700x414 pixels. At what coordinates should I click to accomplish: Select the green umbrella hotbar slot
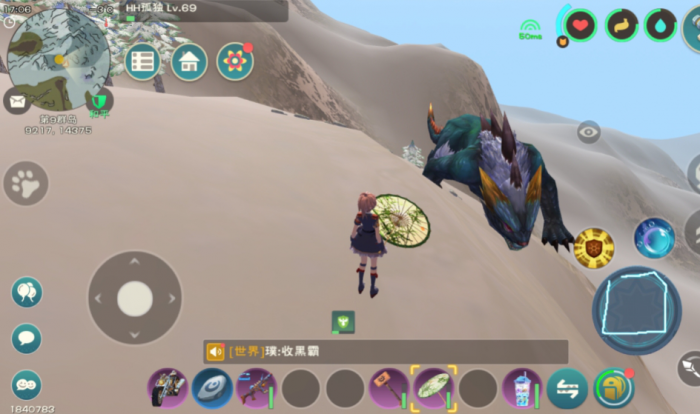click(x=434, y=388)
